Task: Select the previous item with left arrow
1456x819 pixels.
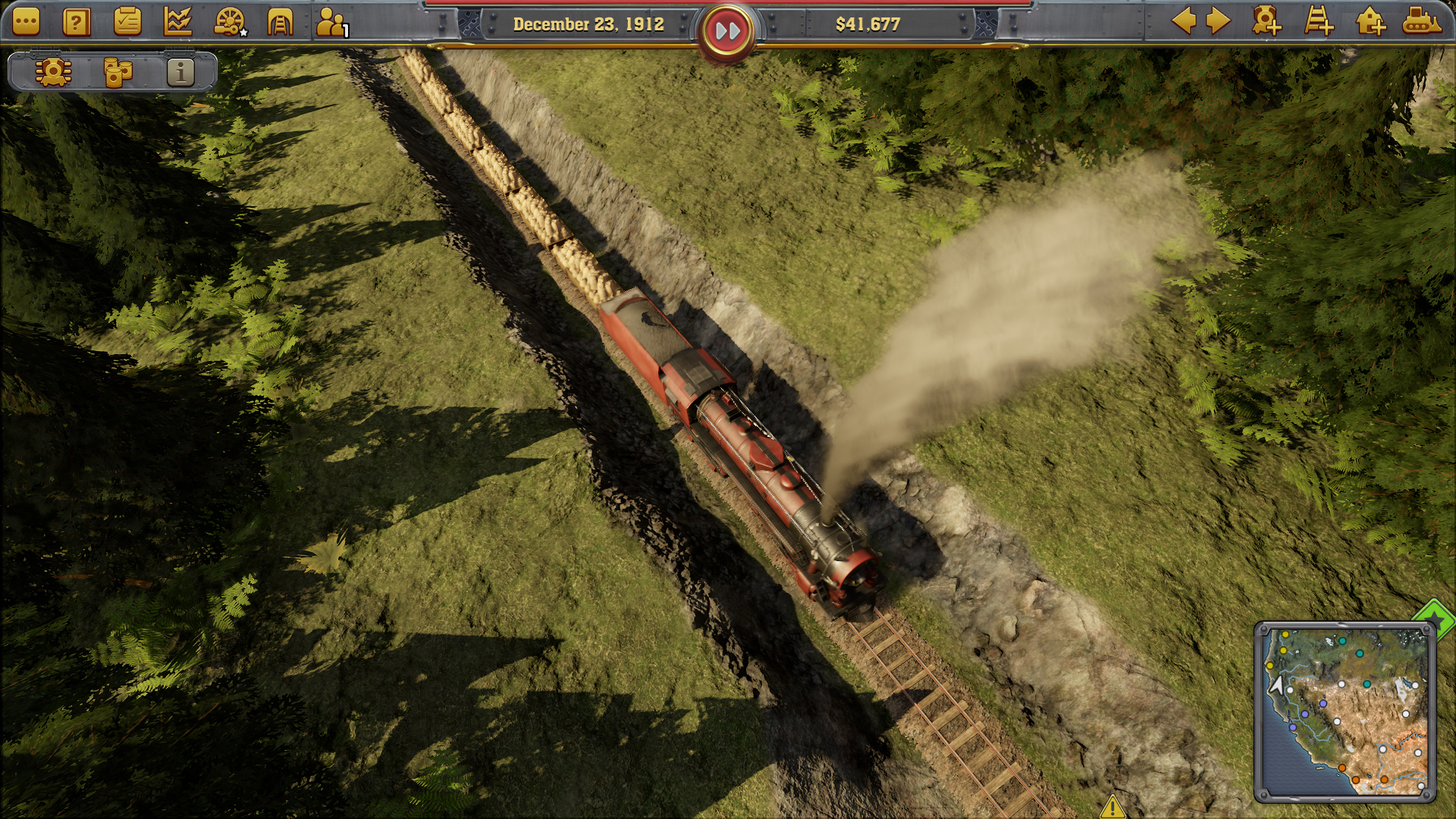Action: point(1184,21)
